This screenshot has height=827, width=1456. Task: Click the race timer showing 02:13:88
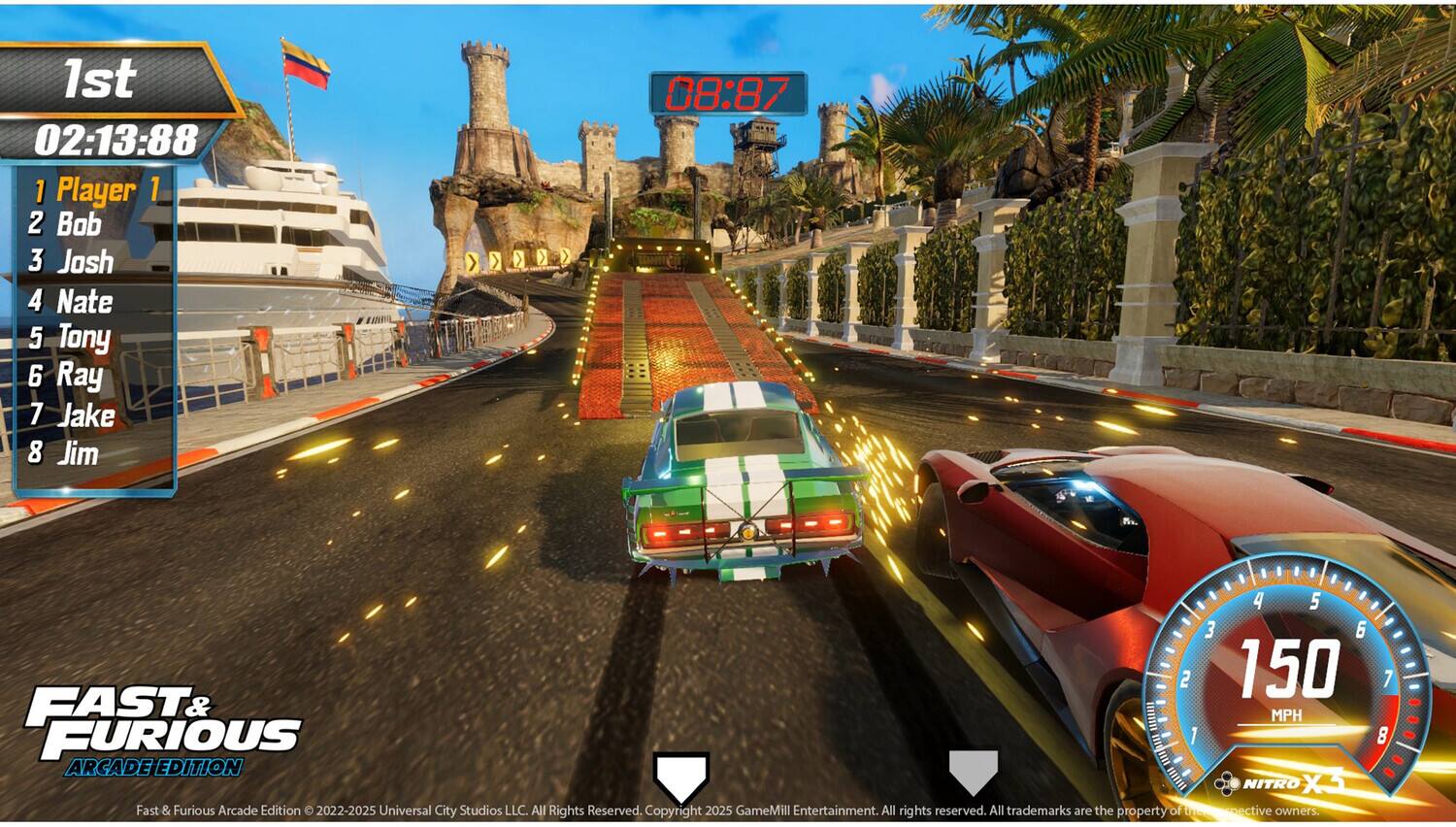pyautogui.click(x=116, y=138)
